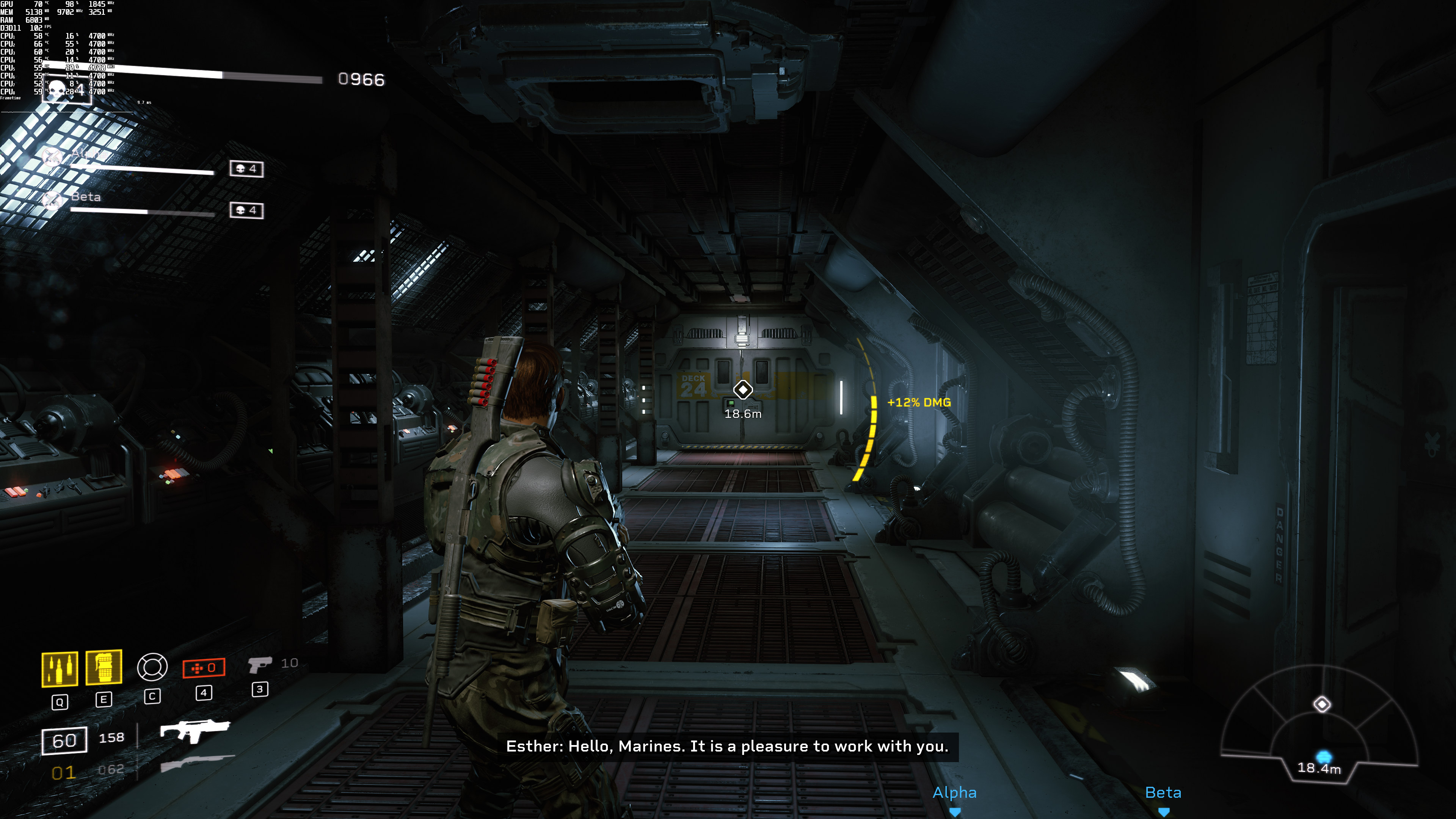Viewport: 1456px width, 819px height.
Task: Switch to the pistol sidearm icon
Action: (x=260, y=664)
